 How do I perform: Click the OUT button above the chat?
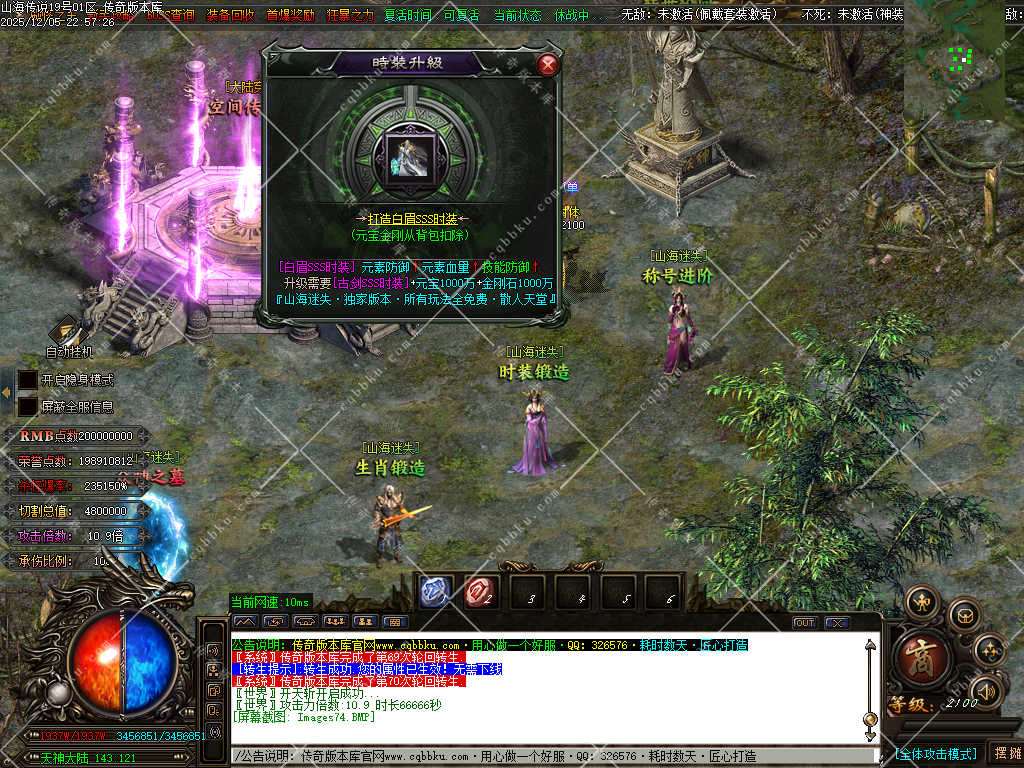(x=805, y=622)
